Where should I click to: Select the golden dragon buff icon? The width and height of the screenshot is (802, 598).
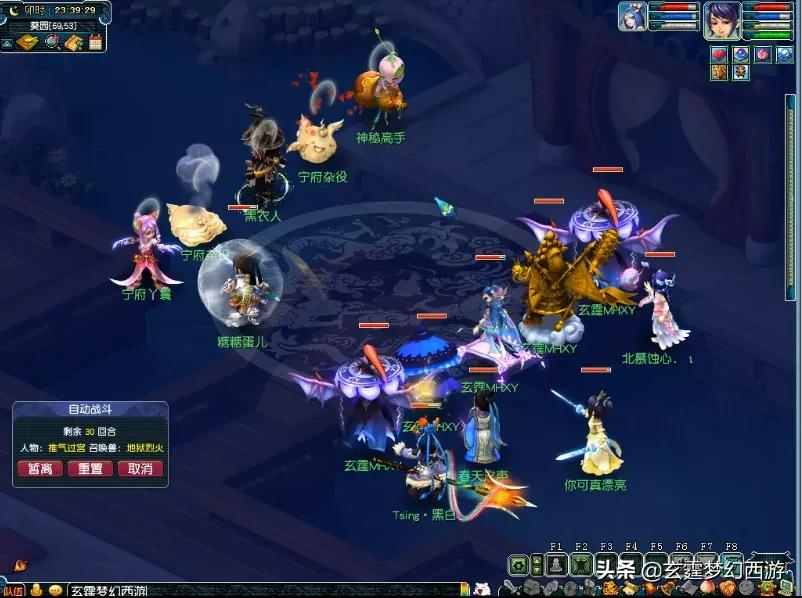point(719,73)
